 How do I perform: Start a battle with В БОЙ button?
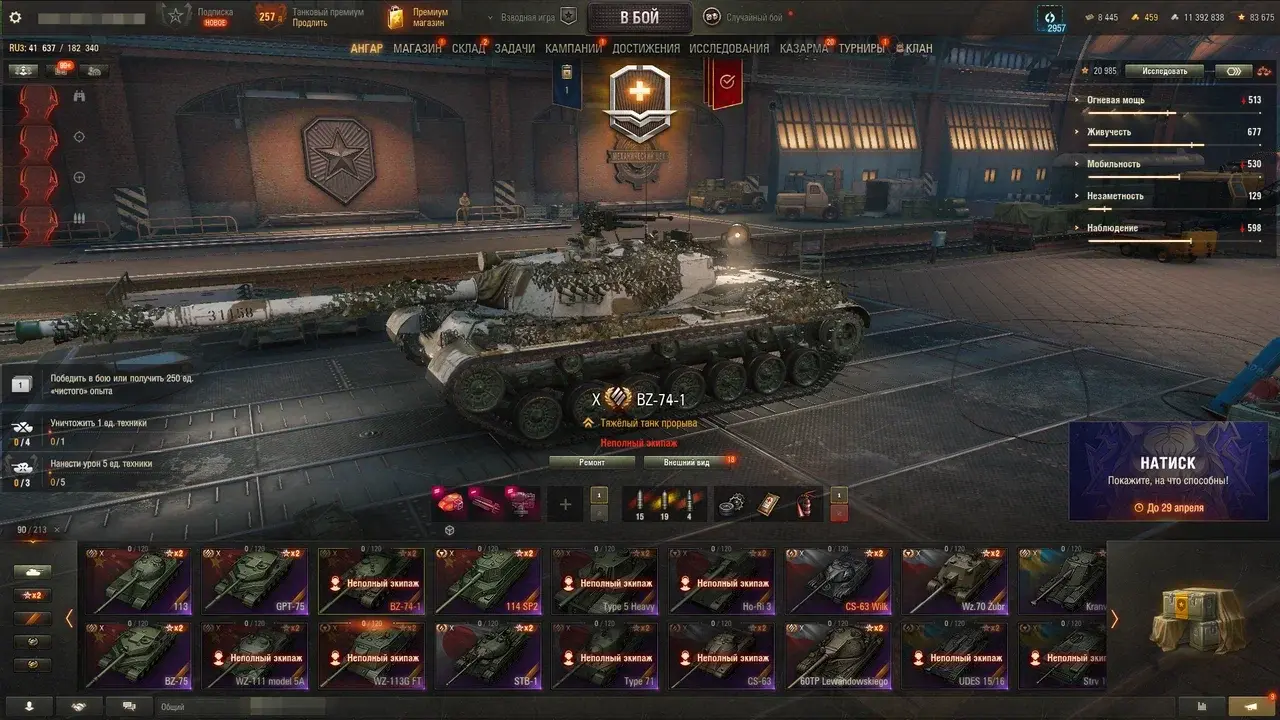(x=639, y=17)
